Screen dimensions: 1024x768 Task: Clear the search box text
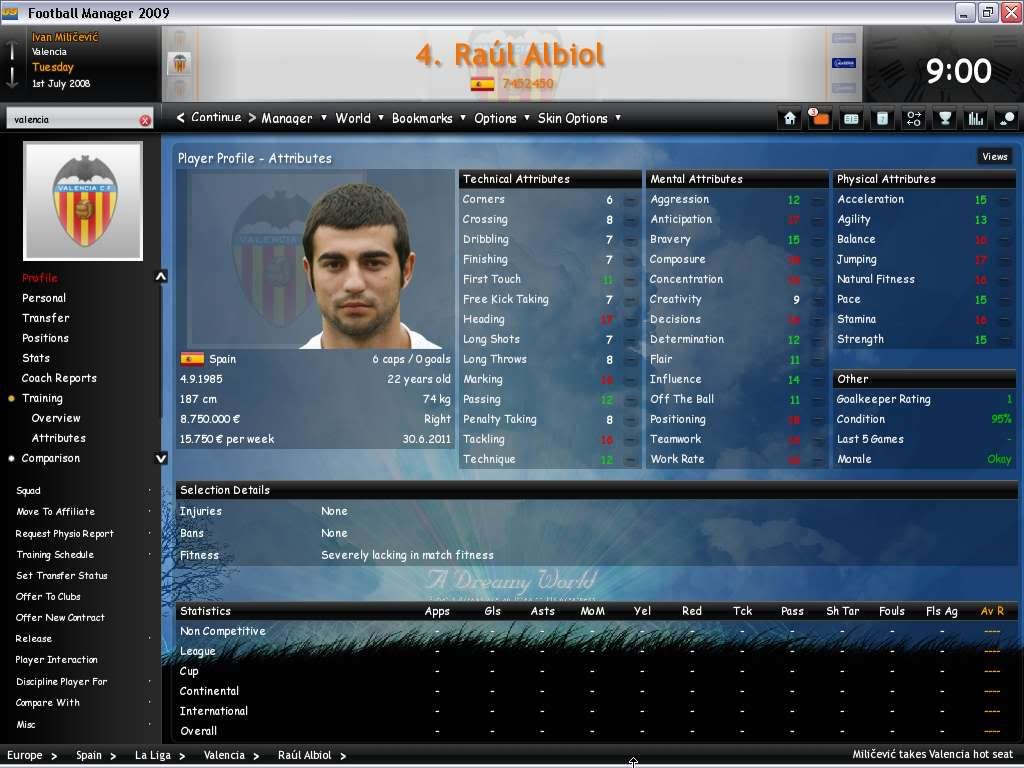(x=145, y=120)
